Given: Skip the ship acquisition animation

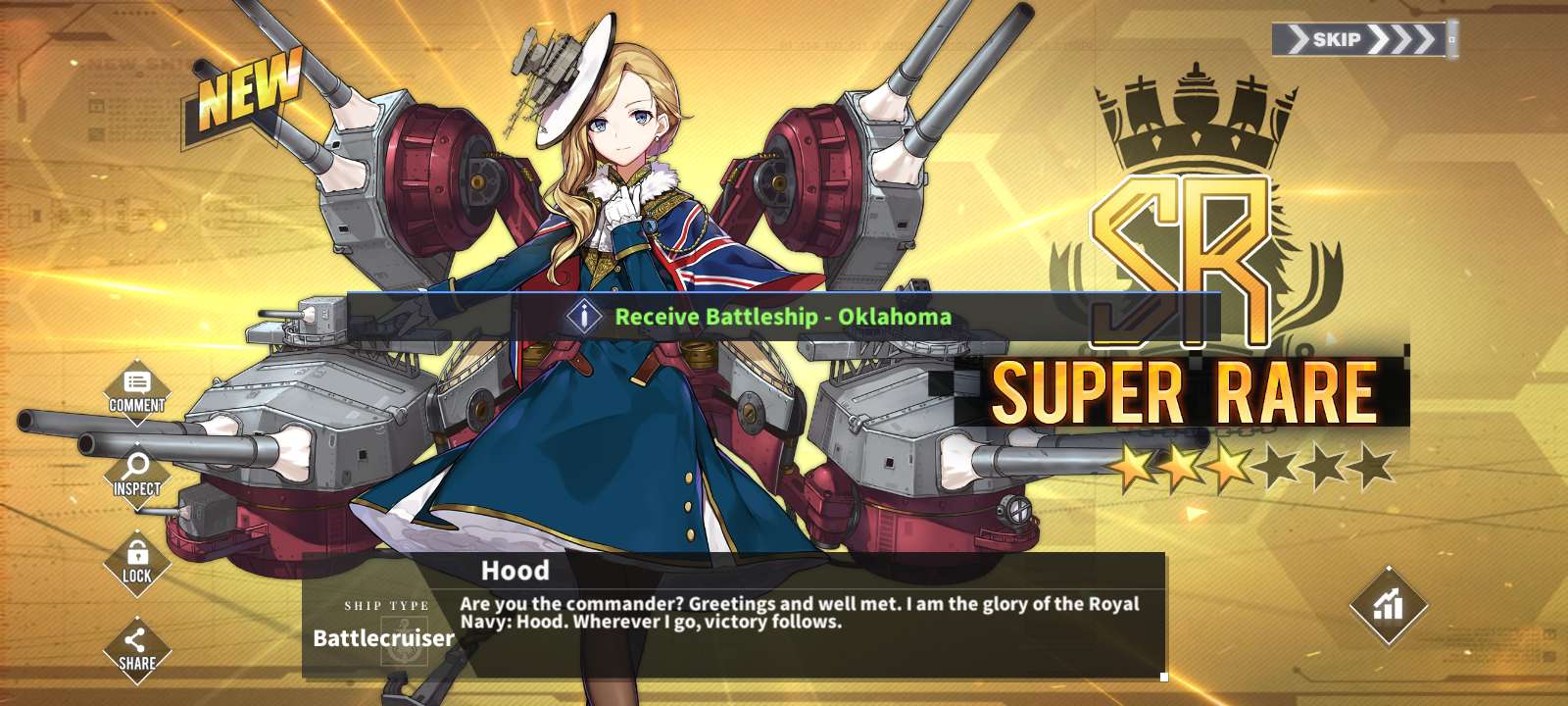Looking at the screenshot, I should point(1362,39).
